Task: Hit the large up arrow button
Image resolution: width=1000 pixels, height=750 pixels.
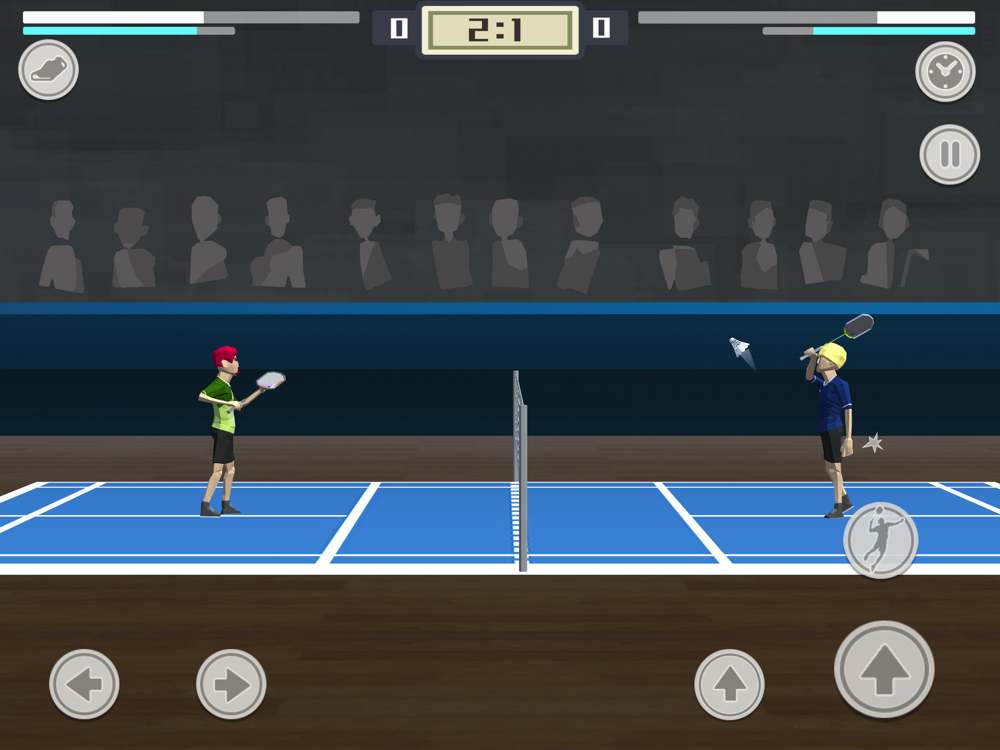Action: (x=884, y=670)
